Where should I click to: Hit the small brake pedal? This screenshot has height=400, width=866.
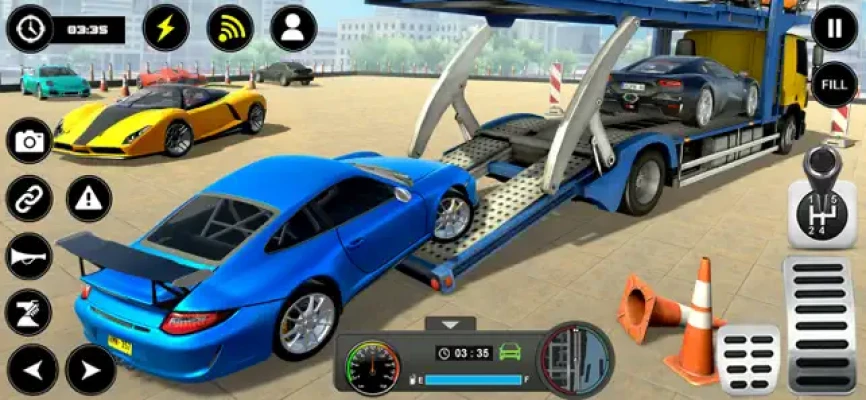pos(748,358)
